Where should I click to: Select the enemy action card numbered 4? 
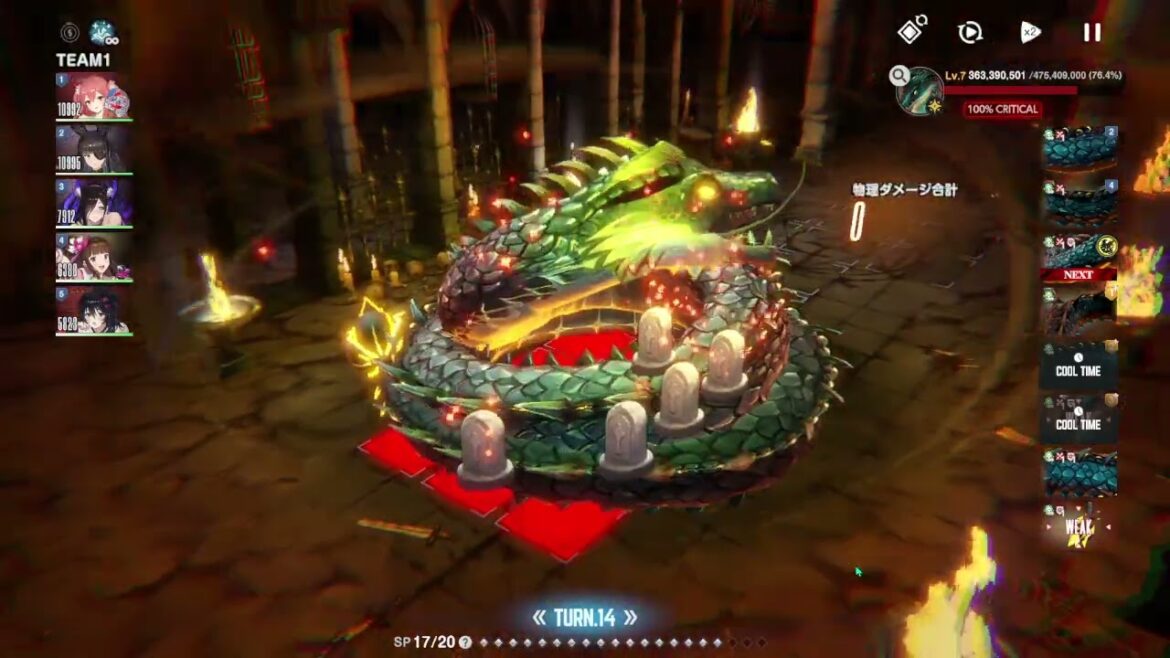(x=1080, y=202)
